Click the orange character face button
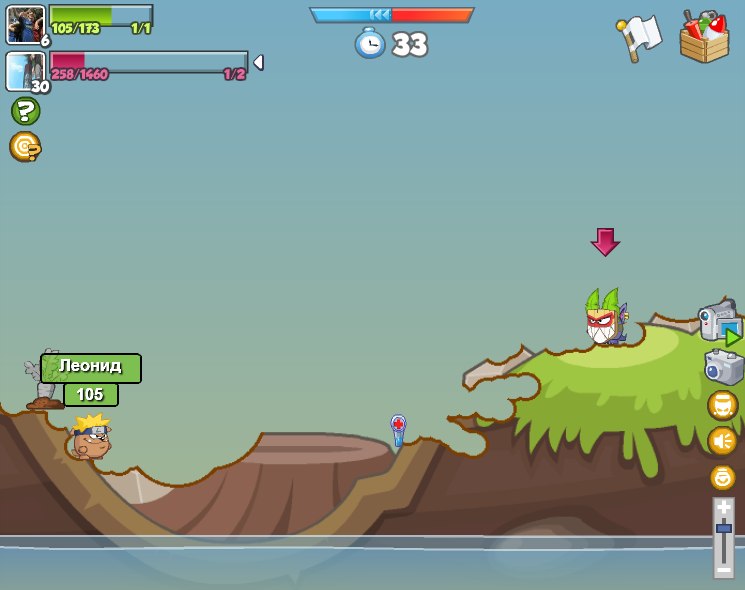The width and height of the screenshot is (745, 590). coord(722,405)
